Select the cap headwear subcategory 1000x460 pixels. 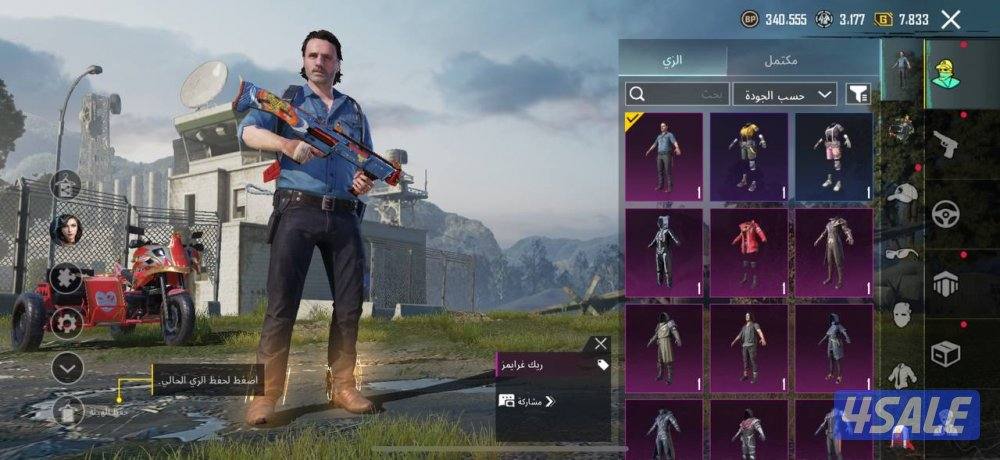[x=902, y=193]
